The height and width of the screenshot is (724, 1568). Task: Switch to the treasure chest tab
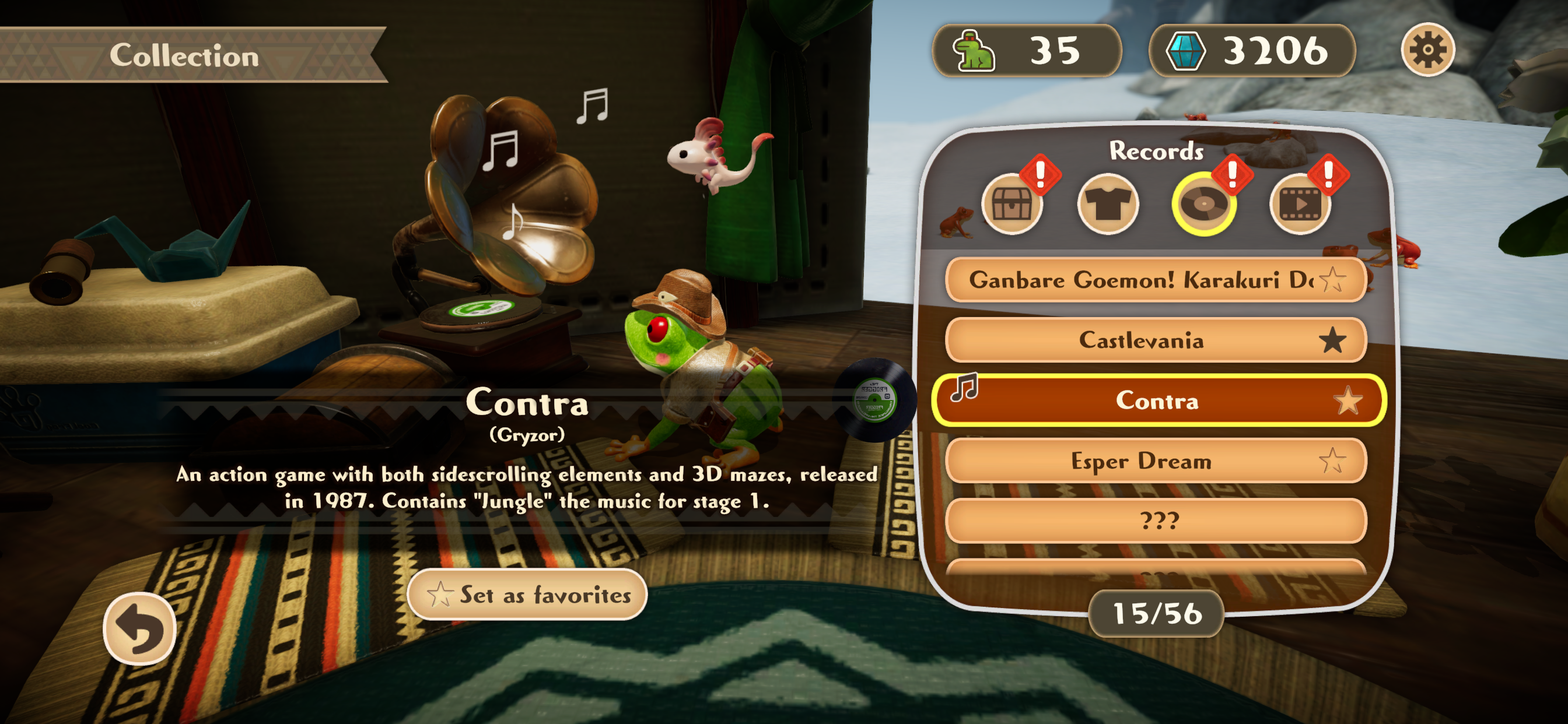point(1011,205)
